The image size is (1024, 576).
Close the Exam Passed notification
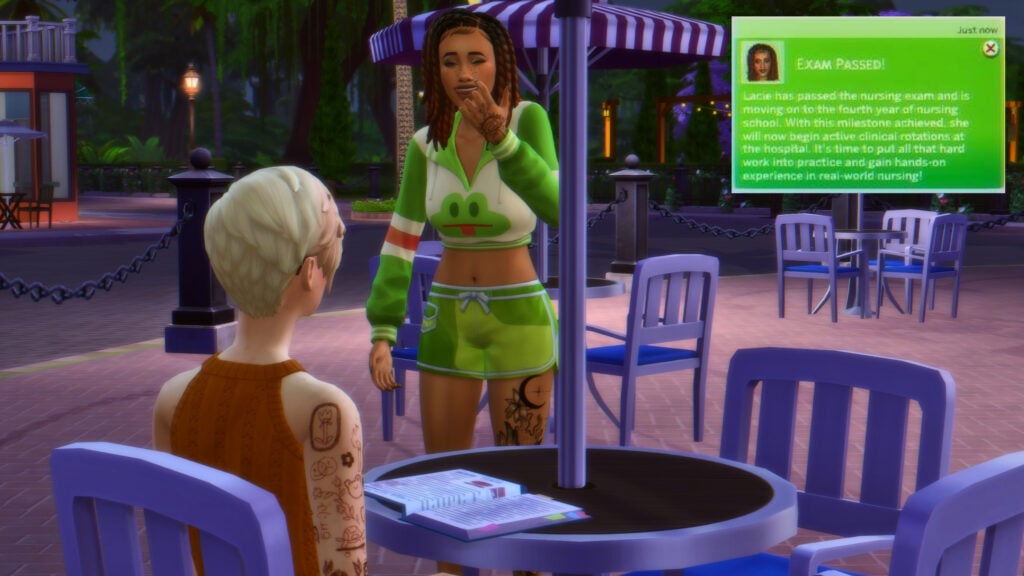tap(989, 48)
